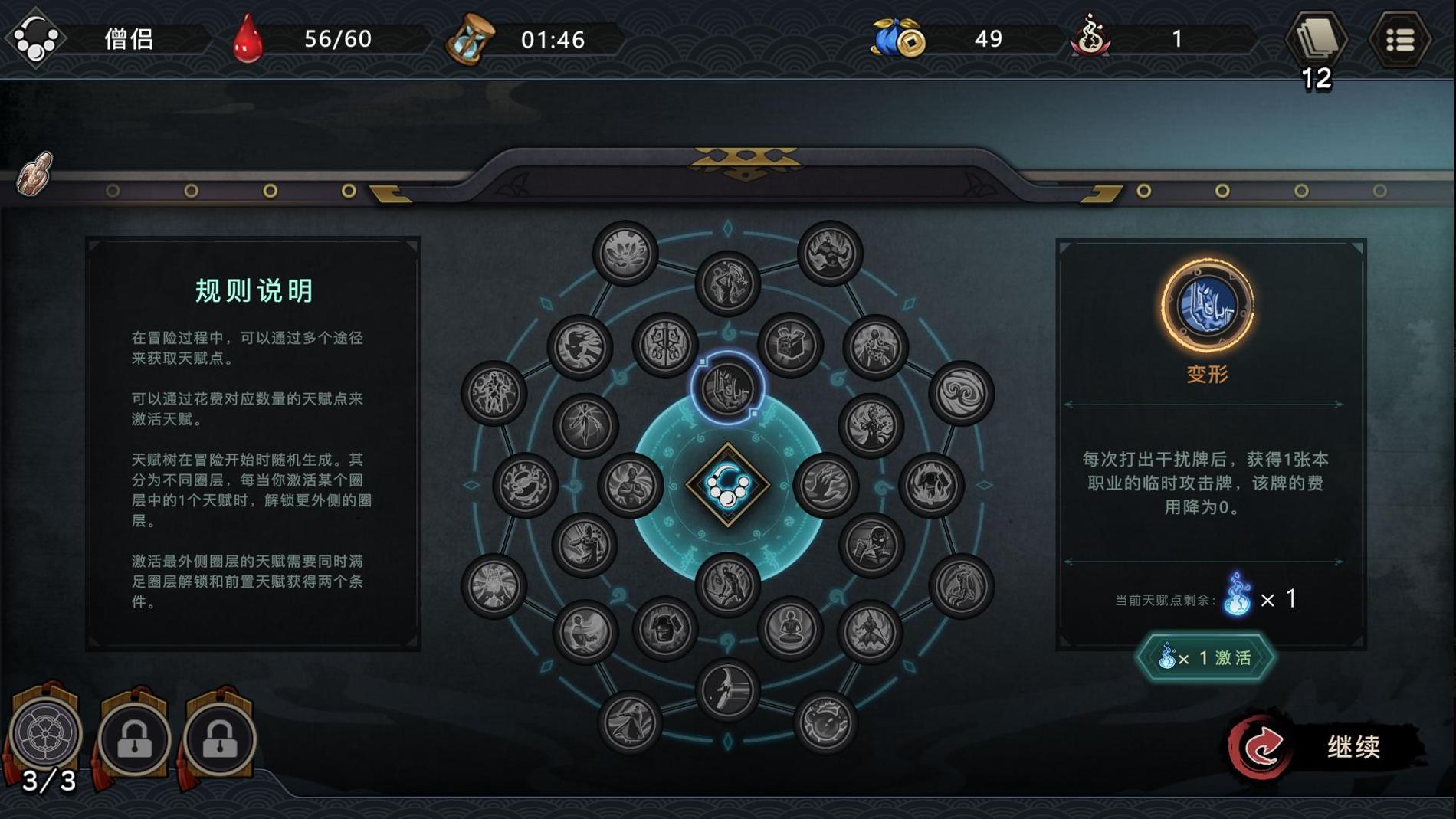This screenshot has width=1456, height=819.
Task: Toggle activation of the highlighted 变形 talent node
Action: coord(726,388)
